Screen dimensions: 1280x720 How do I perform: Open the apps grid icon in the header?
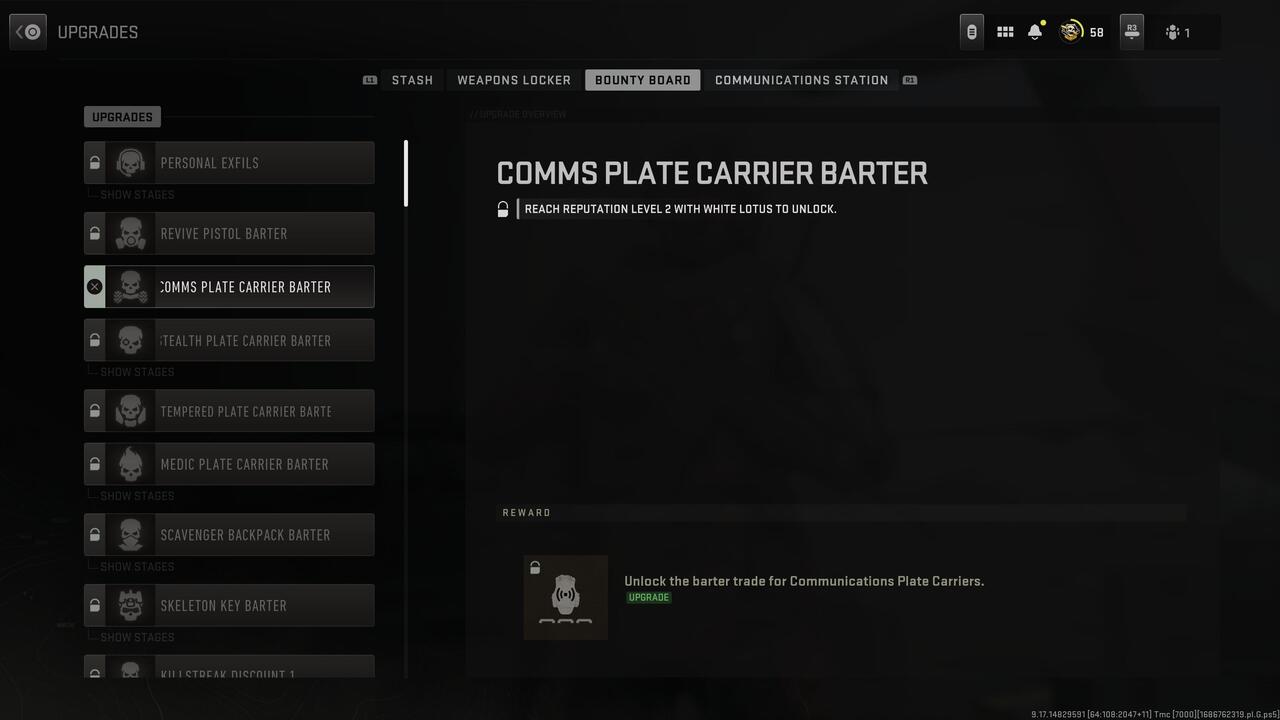coord(1005,31)
